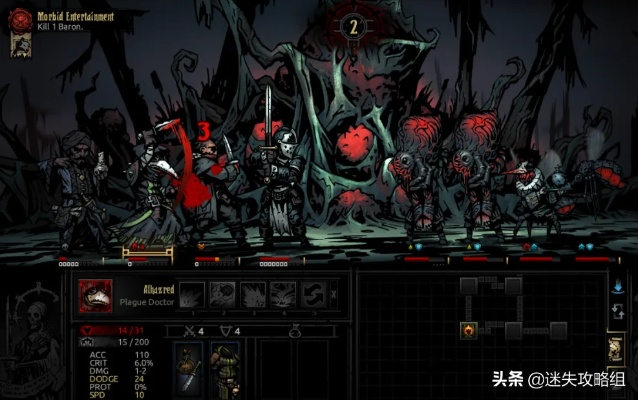Select the current room marker on the map
This screenshot has height=400, width=638.
(469, 330)
